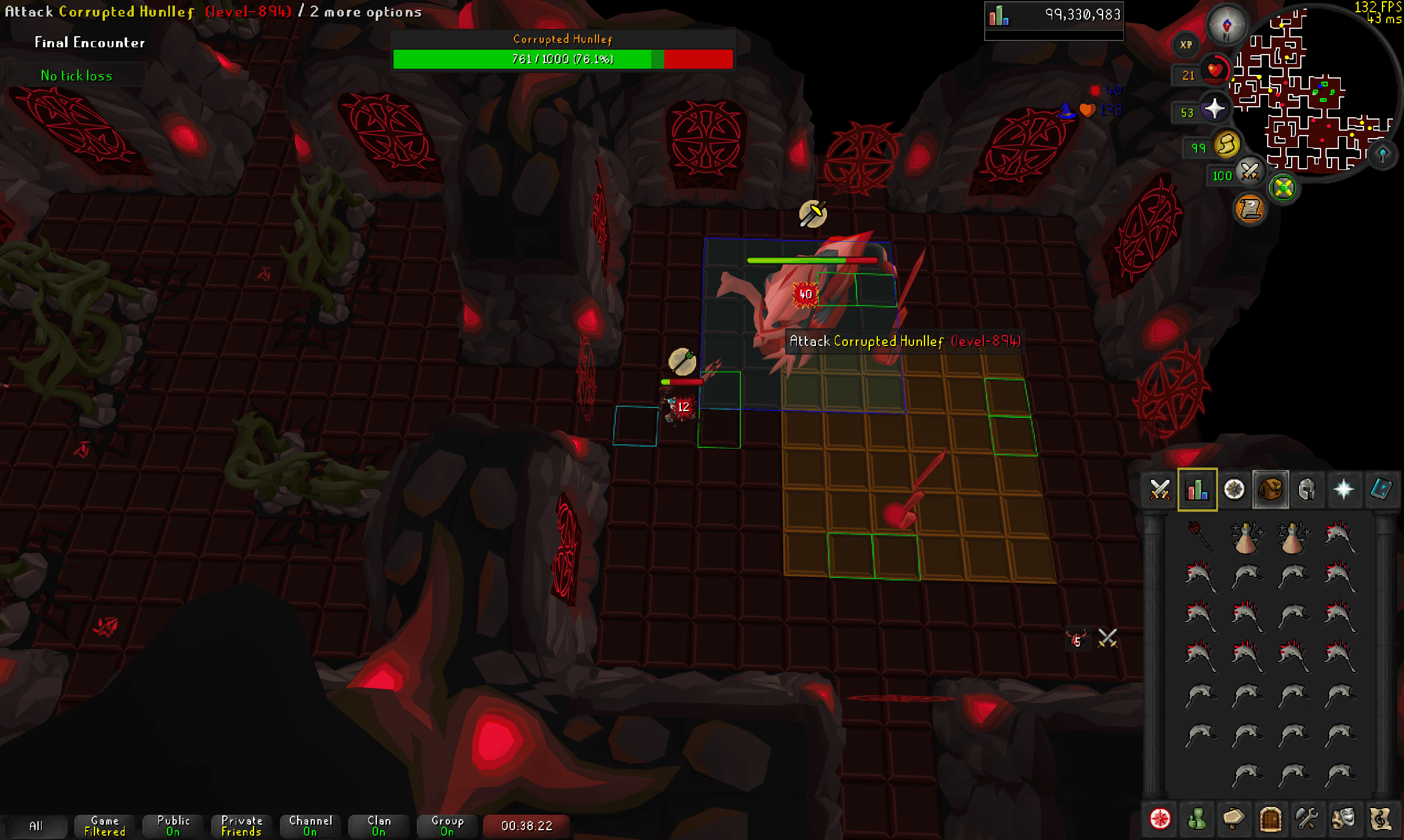This screenshot has width=1404, height=840.
Task: Click the All chat filter button
Action: tap(38, 825)
